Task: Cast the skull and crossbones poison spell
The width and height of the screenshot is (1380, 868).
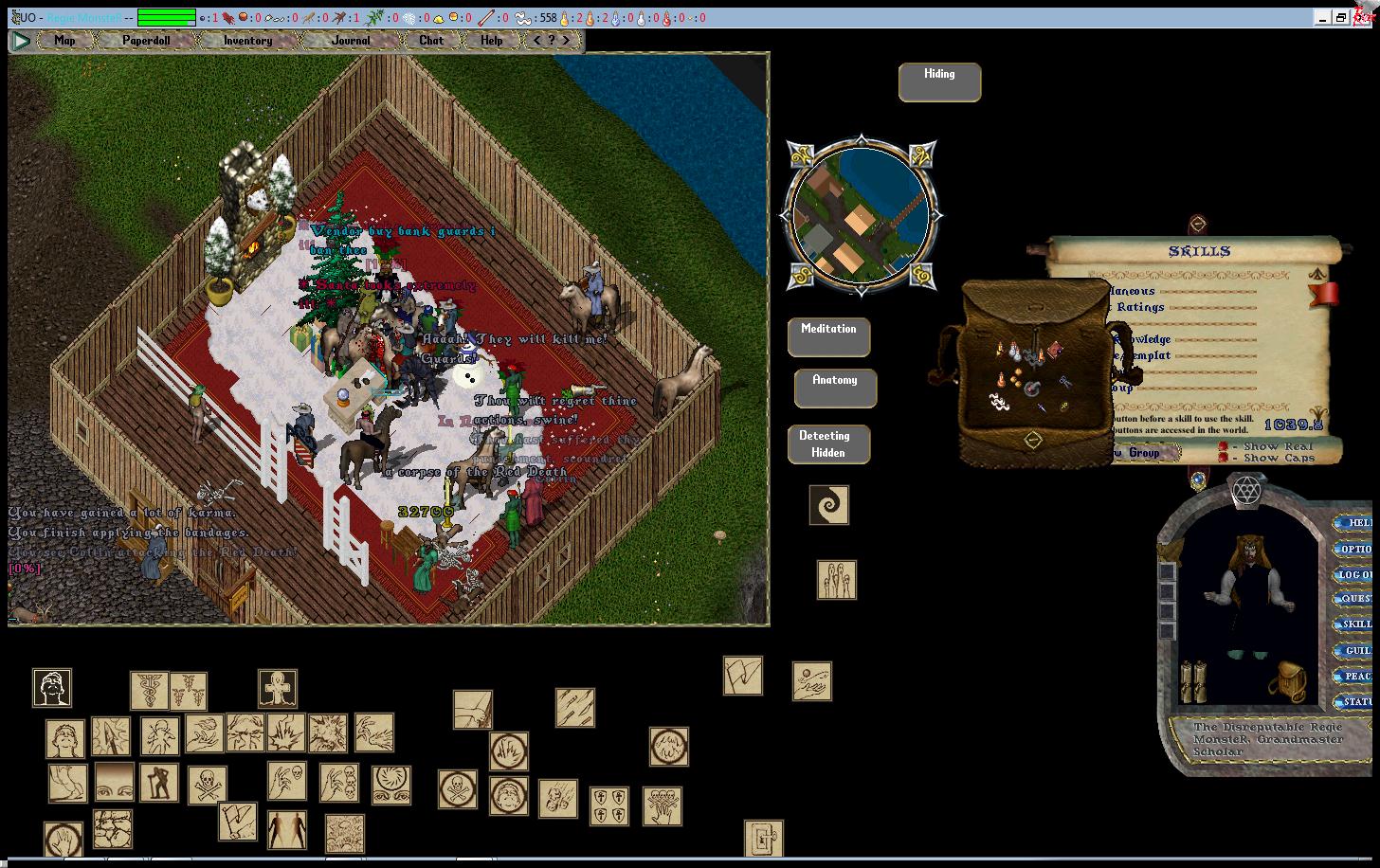Action: 207,786
